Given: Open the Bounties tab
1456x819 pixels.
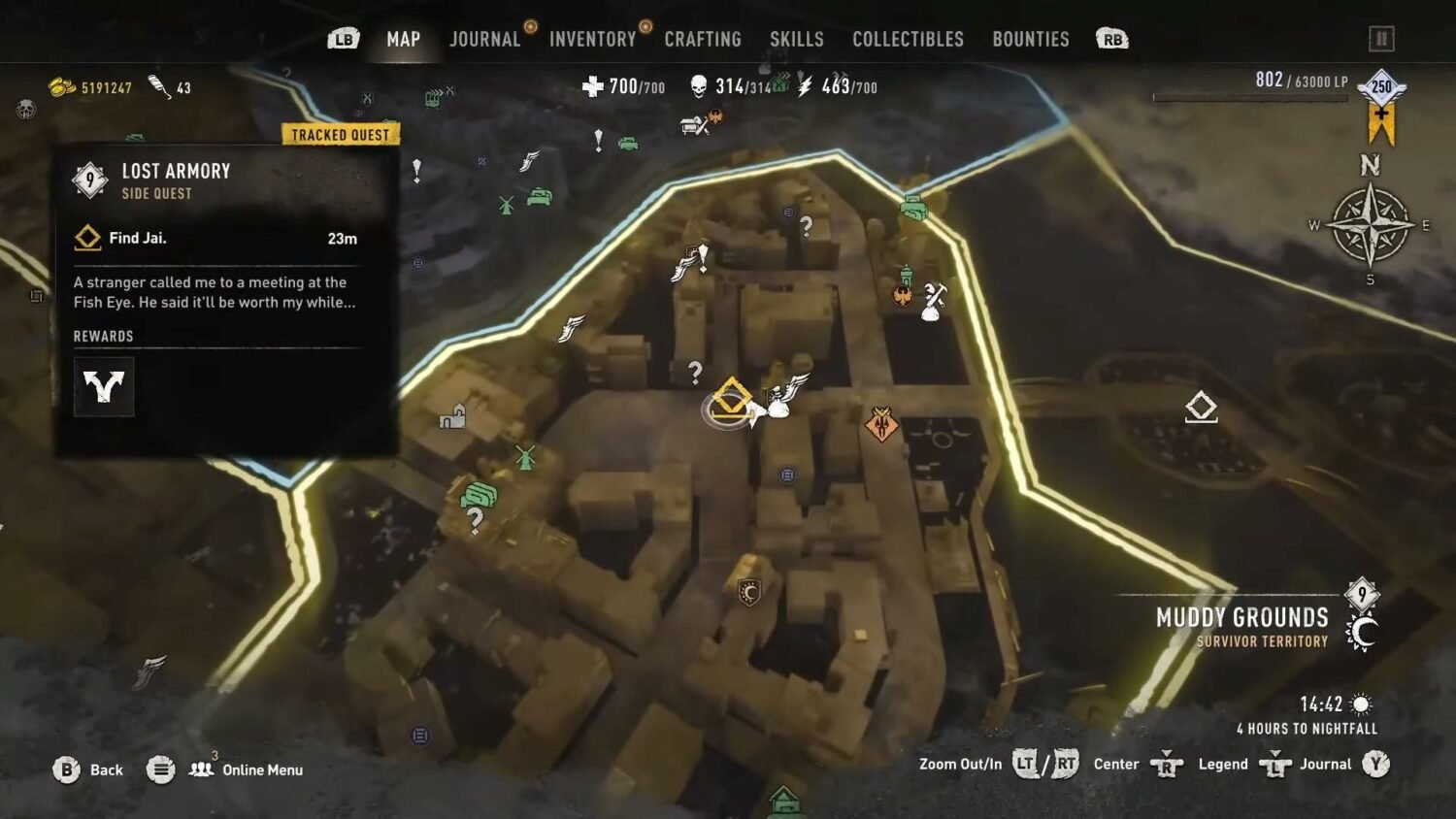Looking at the screenshot, I should [x=1030, y=40].
